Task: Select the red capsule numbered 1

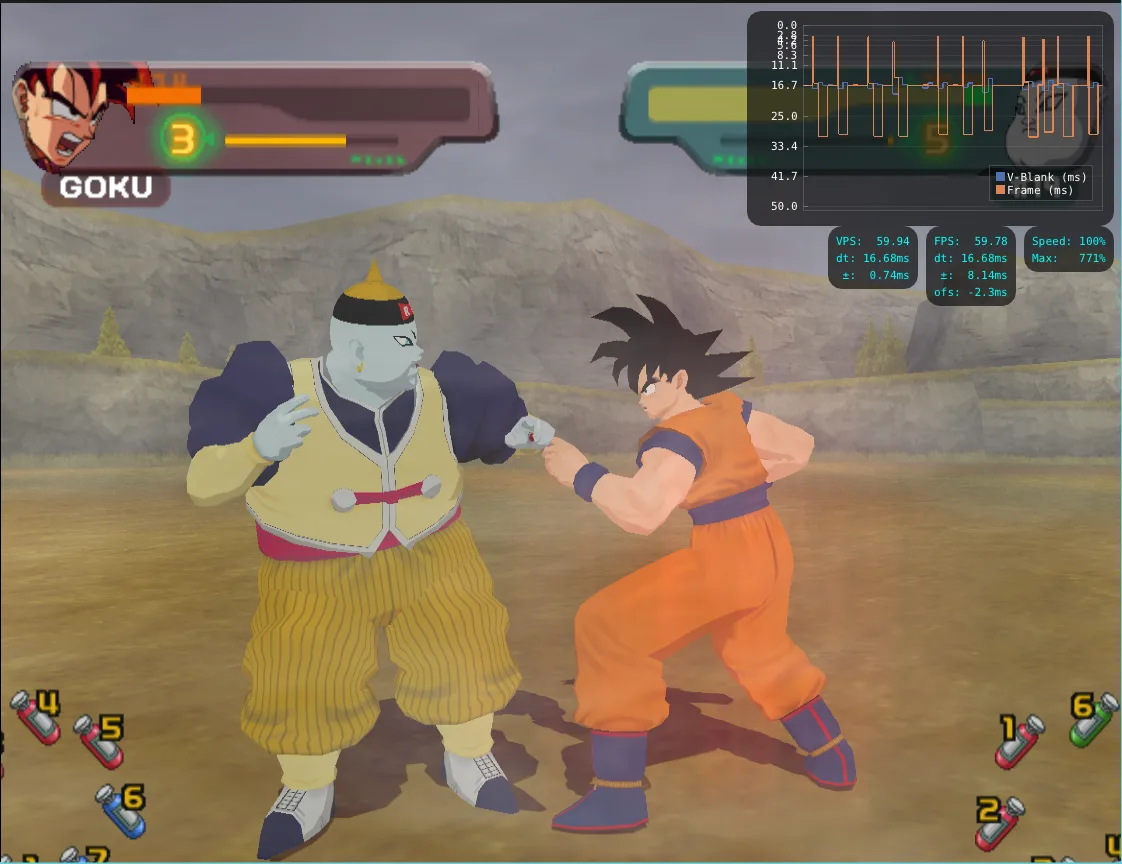Action: click(1019, 741)
